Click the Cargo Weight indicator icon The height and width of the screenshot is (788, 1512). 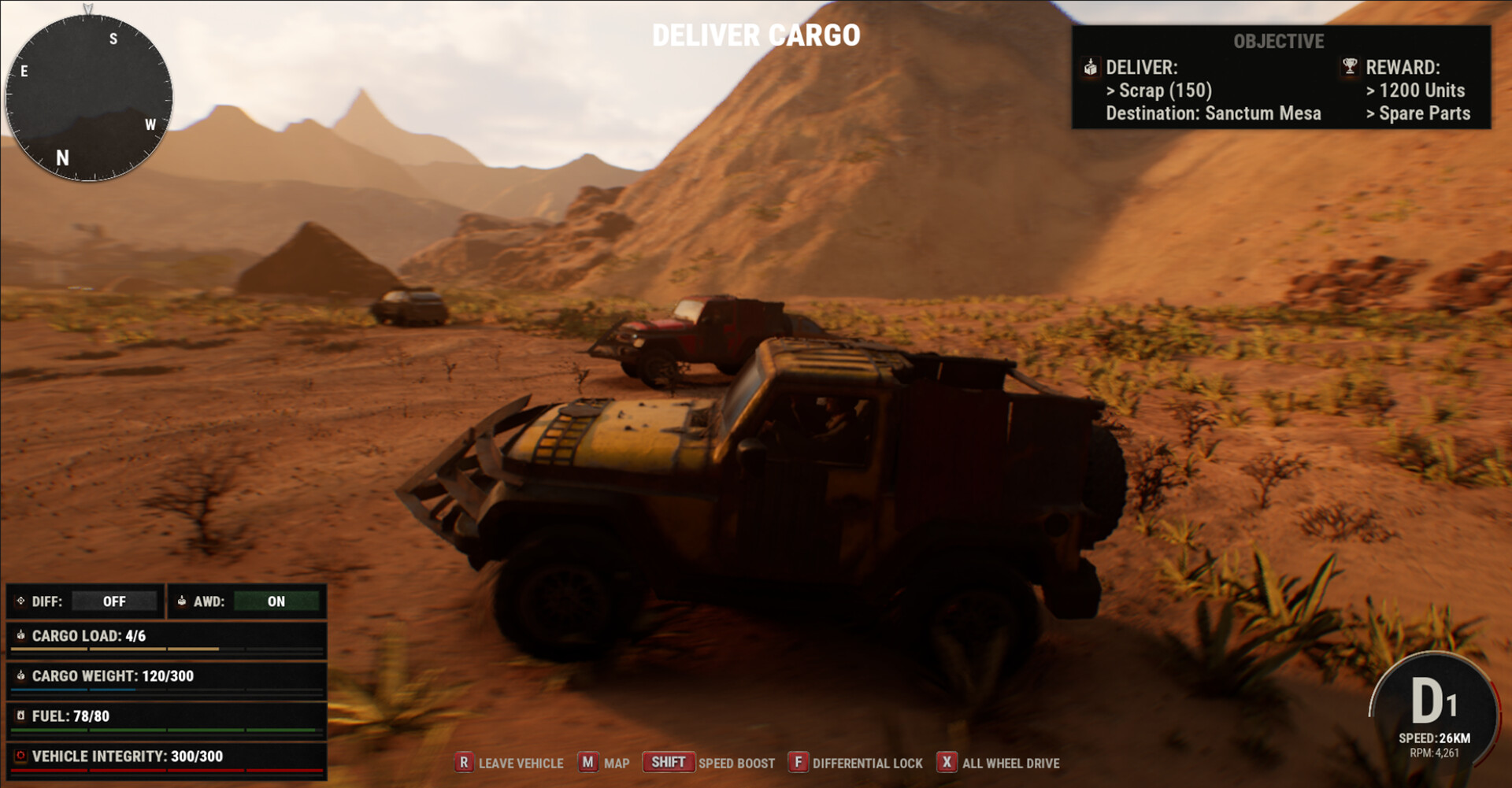pyautogui.click(x=21, y=675)
